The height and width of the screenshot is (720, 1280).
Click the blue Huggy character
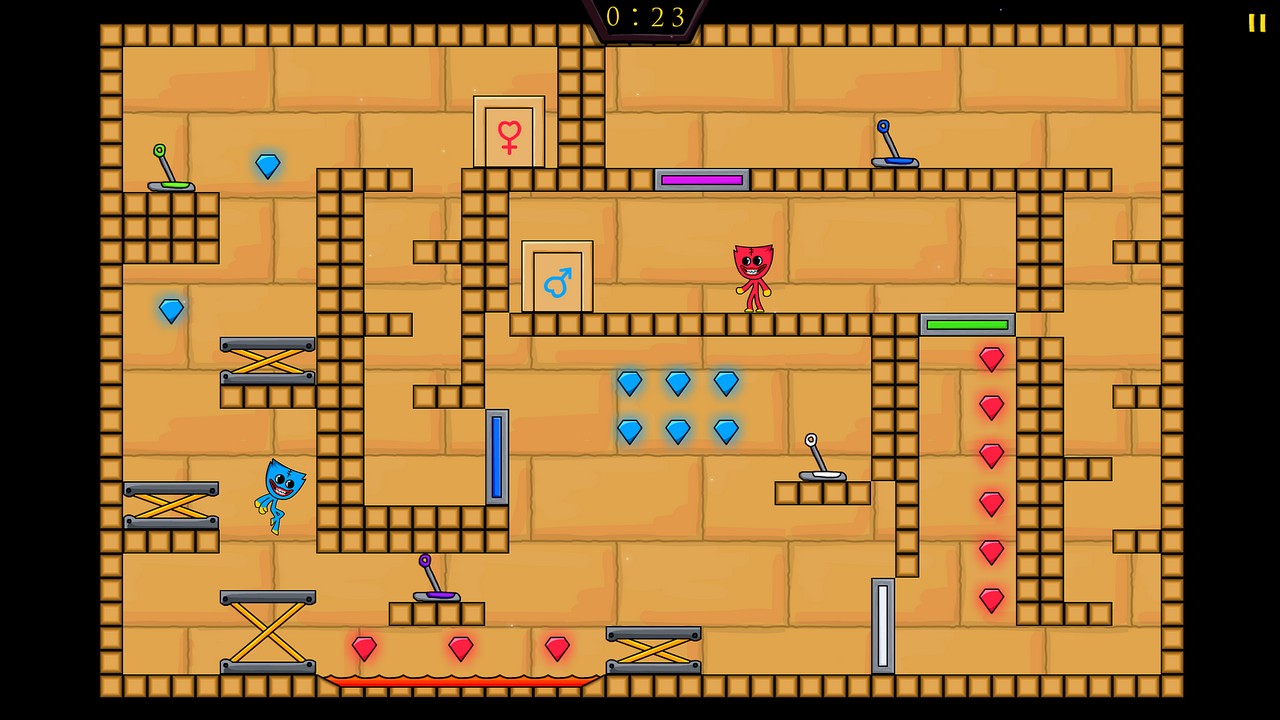(278, 495)
